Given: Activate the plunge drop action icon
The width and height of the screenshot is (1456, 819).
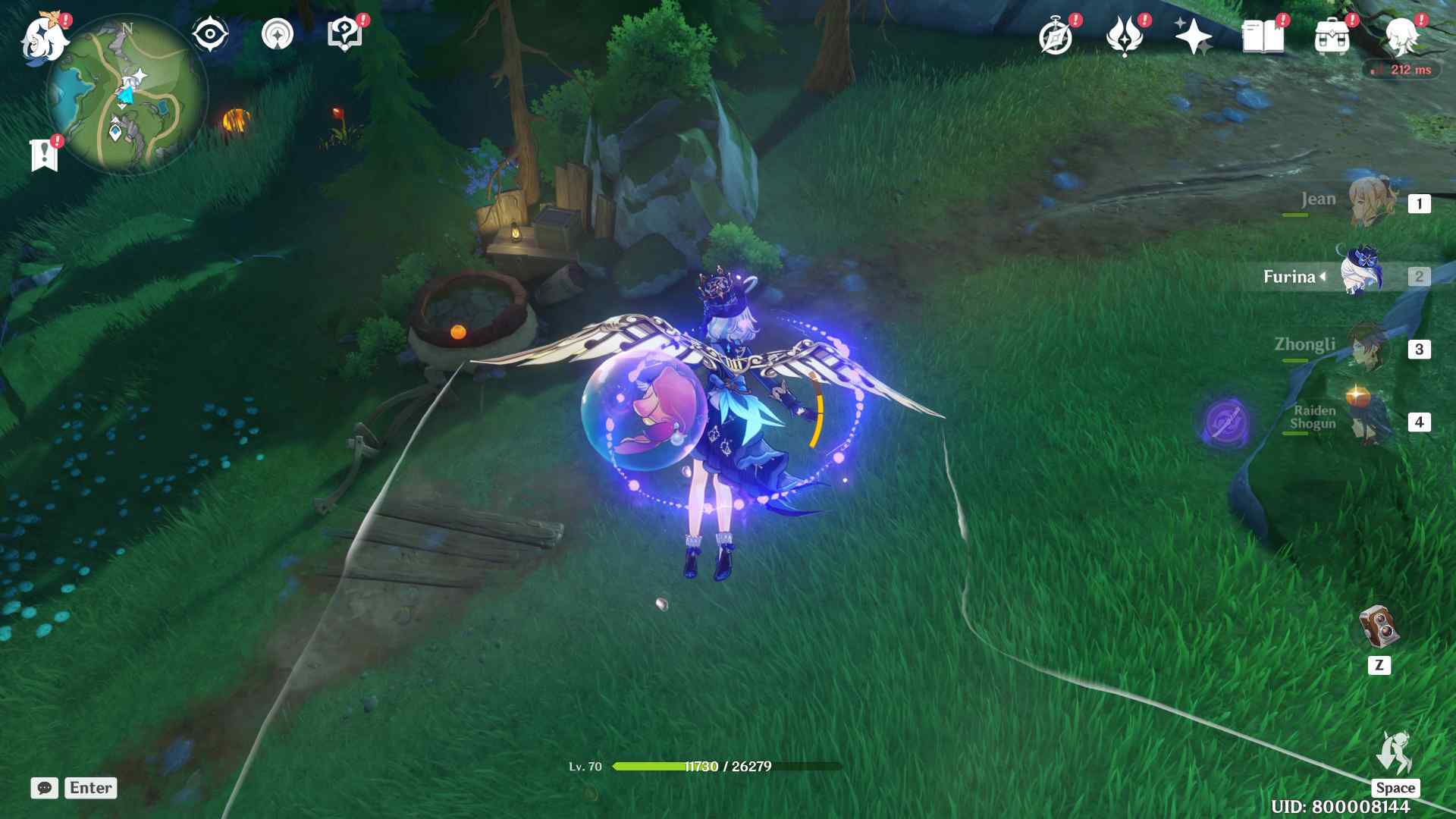Looking at the screenshot, I should (1395, 753).
